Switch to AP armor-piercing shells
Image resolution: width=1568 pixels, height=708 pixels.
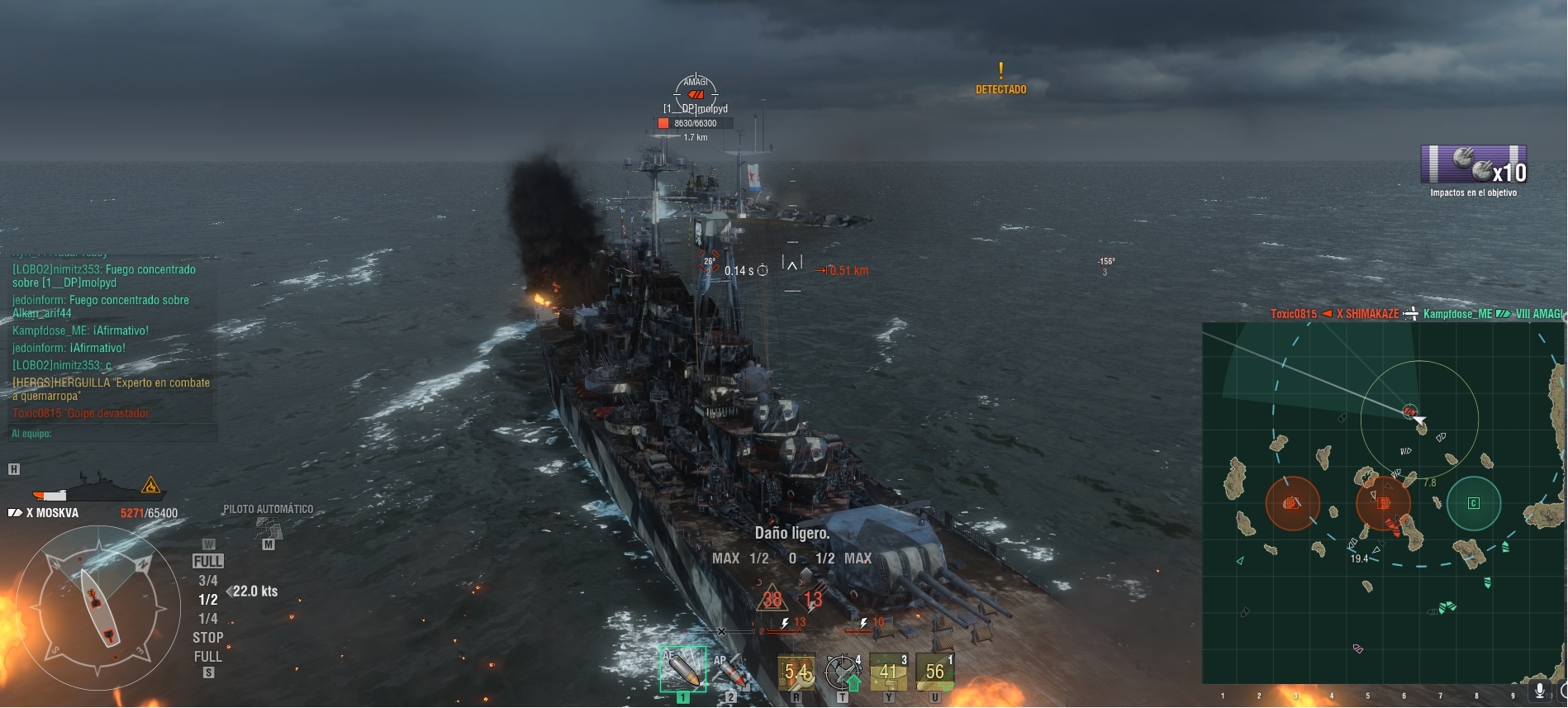[730, 671]
